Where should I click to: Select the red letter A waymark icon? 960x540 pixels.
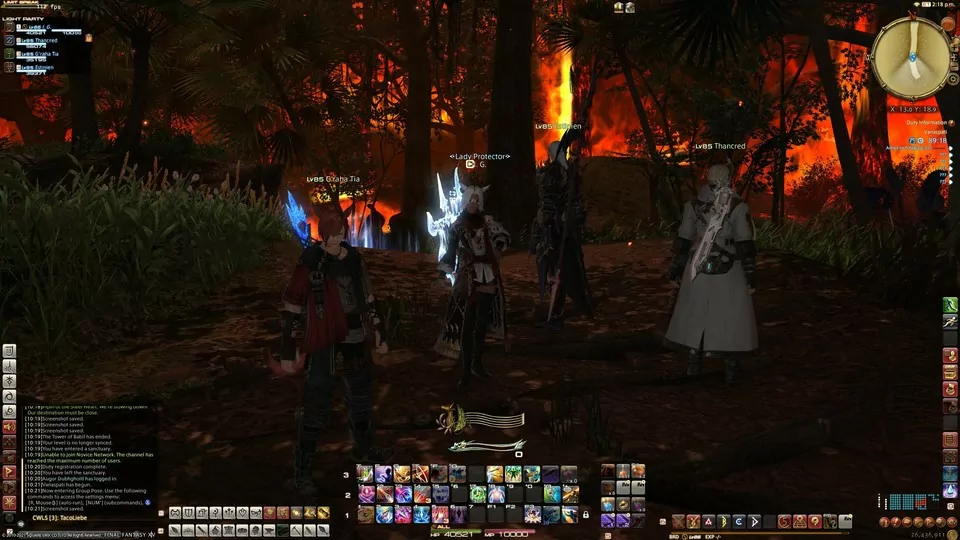(x=707, y=521)
